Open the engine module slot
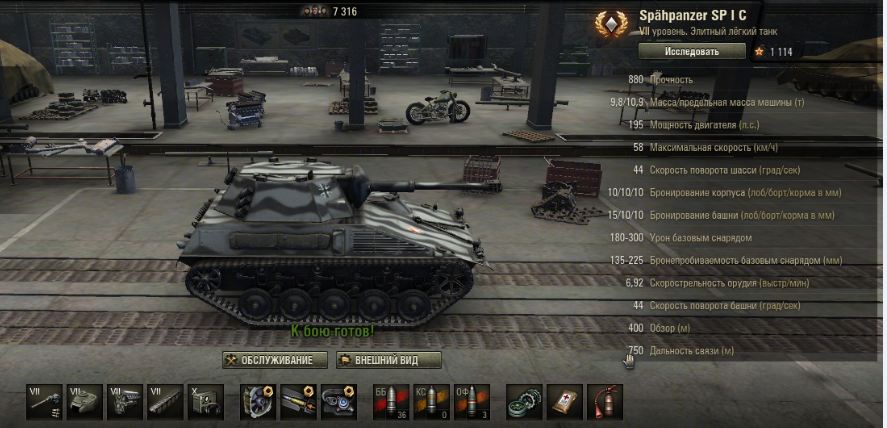887x428 pixels. coord(125,401)
